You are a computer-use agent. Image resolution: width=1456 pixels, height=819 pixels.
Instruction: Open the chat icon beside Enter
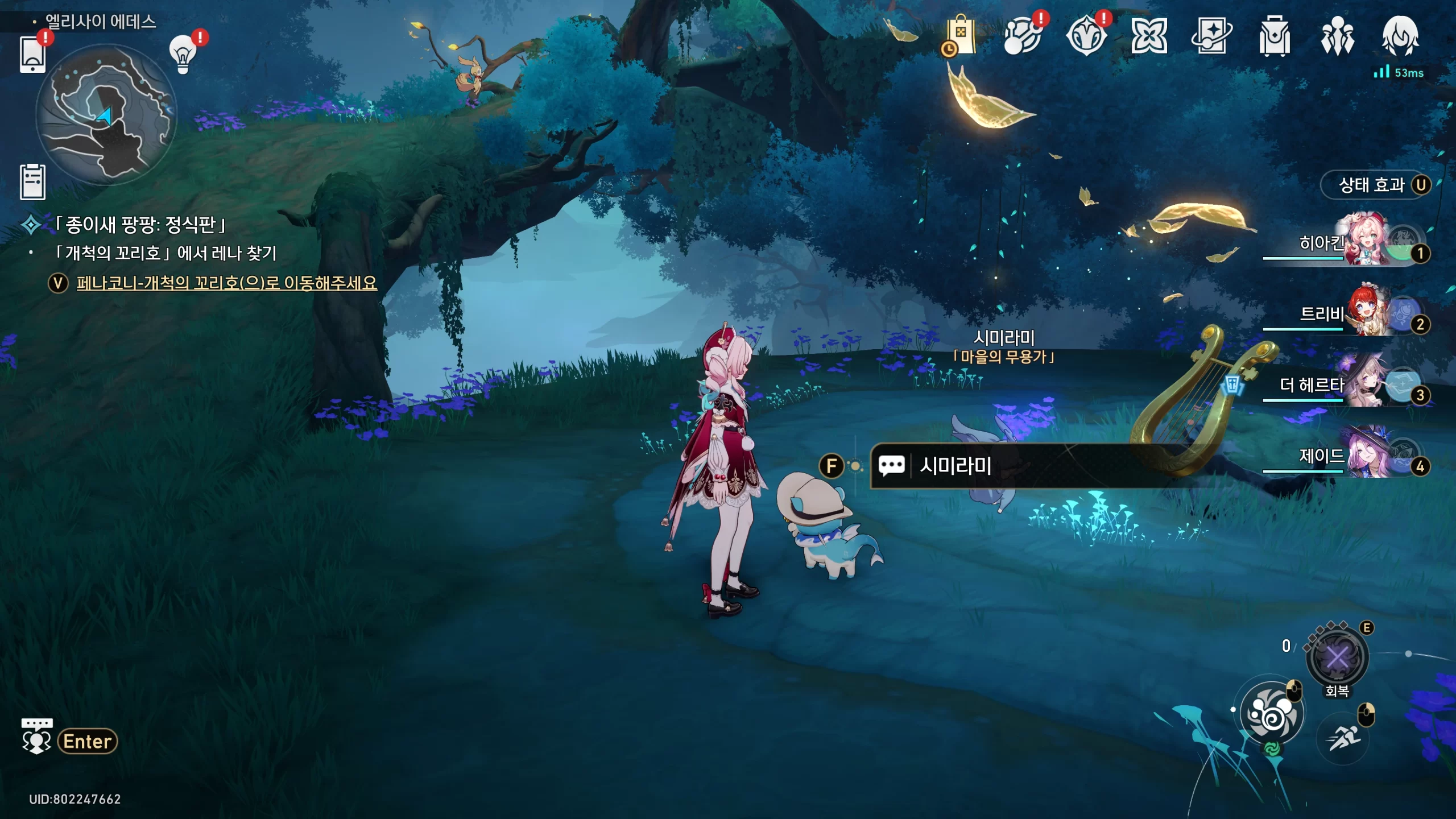[x=36, y=737]
